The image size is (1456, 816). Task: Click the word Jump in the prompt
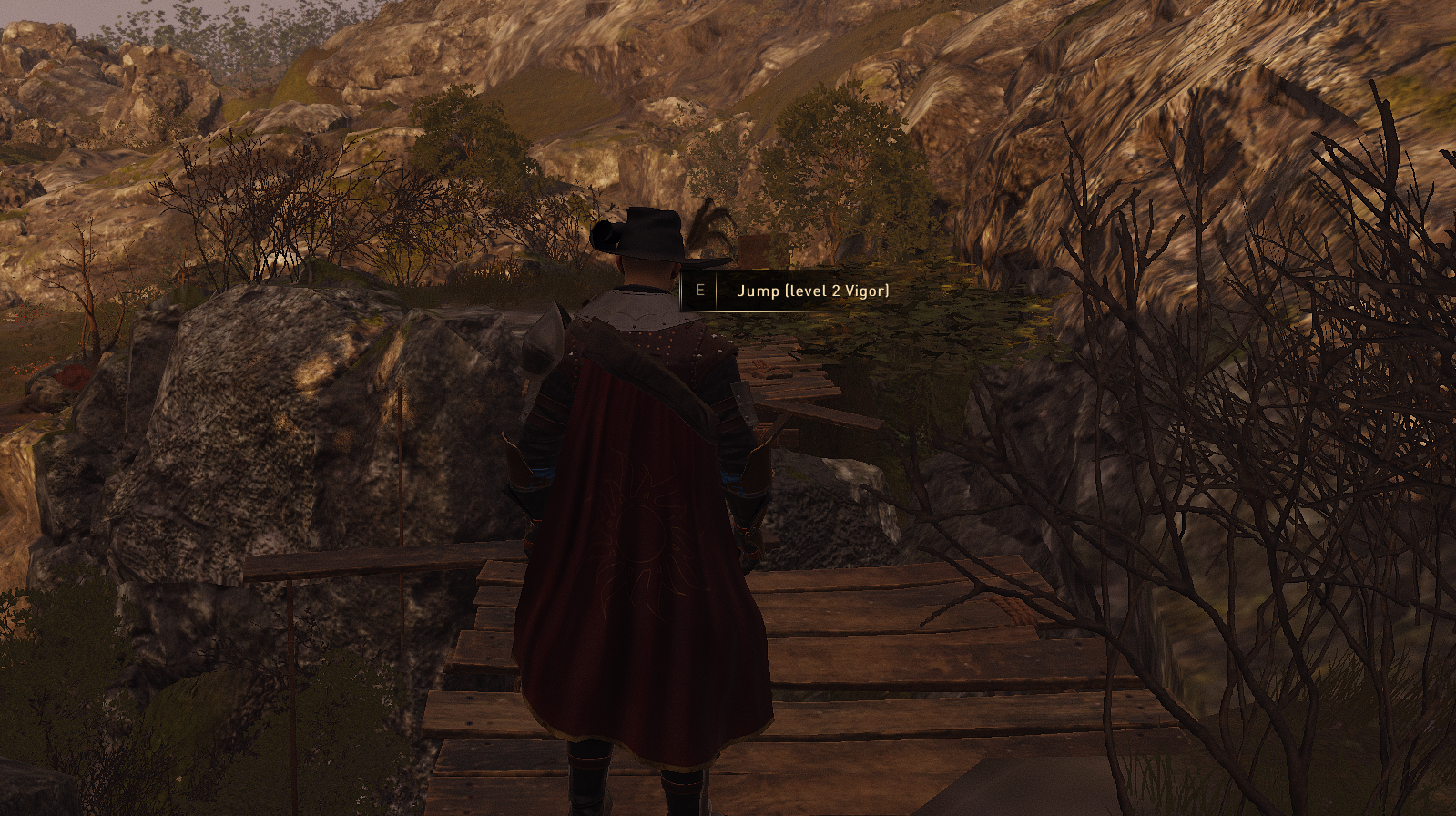coord(758,291)
